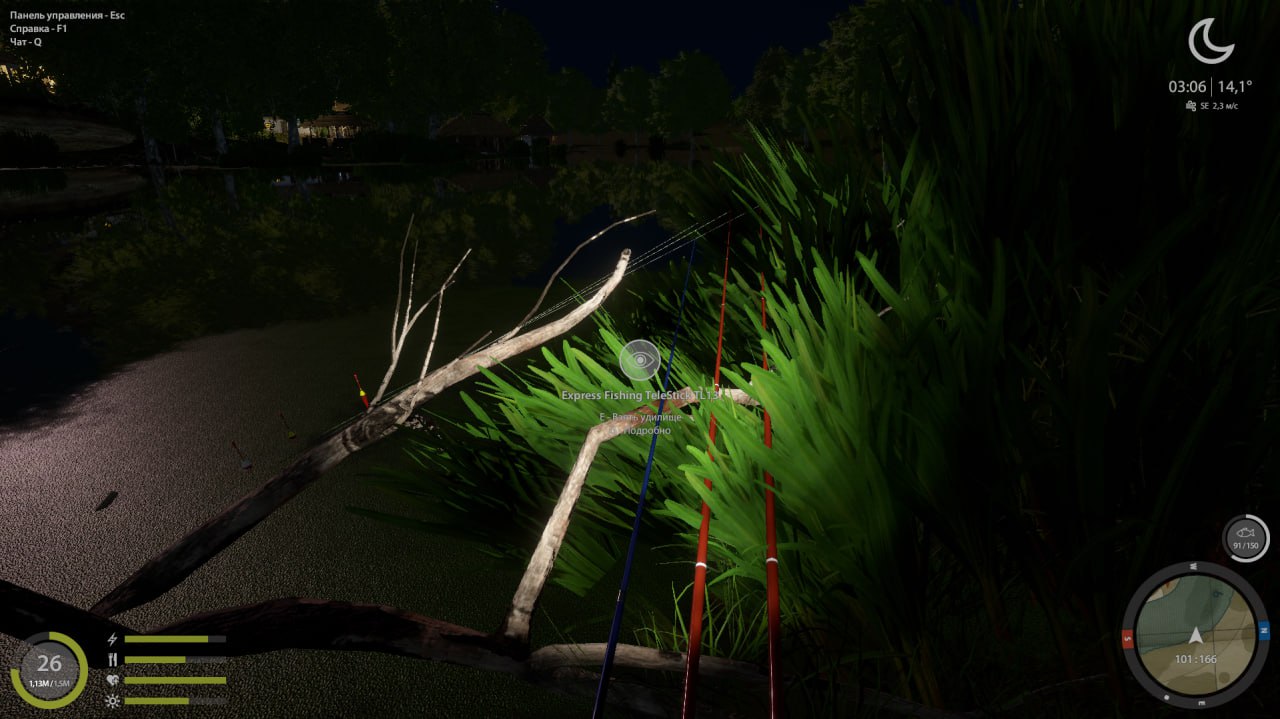Click the crescent moon time-of-day icon
Viewport: 1280px width, 719px height.
coord(1210,41)
